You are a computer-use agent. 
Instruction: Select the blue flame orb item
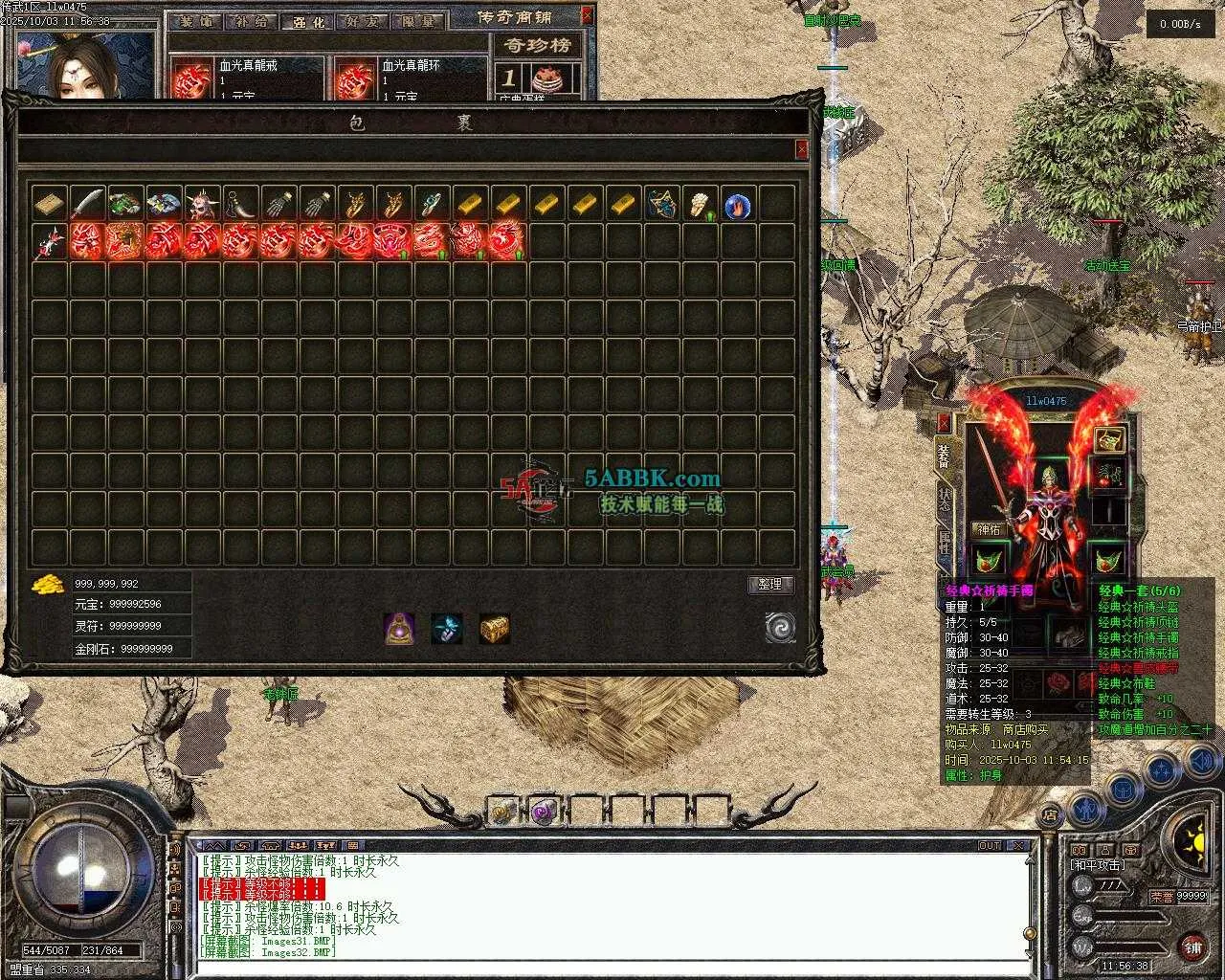click(x=737, y=205)
